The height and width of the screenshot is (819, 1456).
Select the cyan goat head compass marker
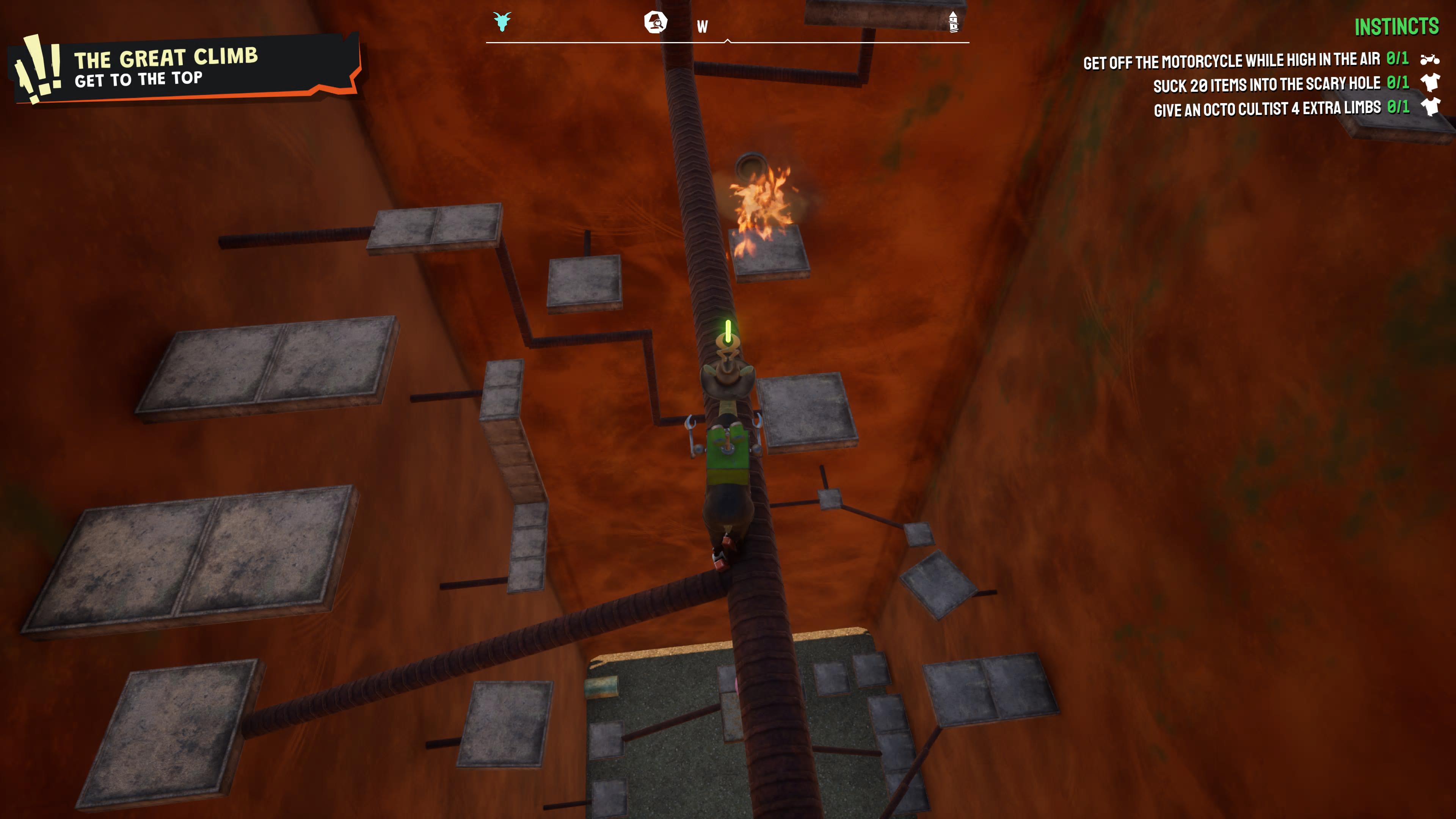[x=501, y=22]
